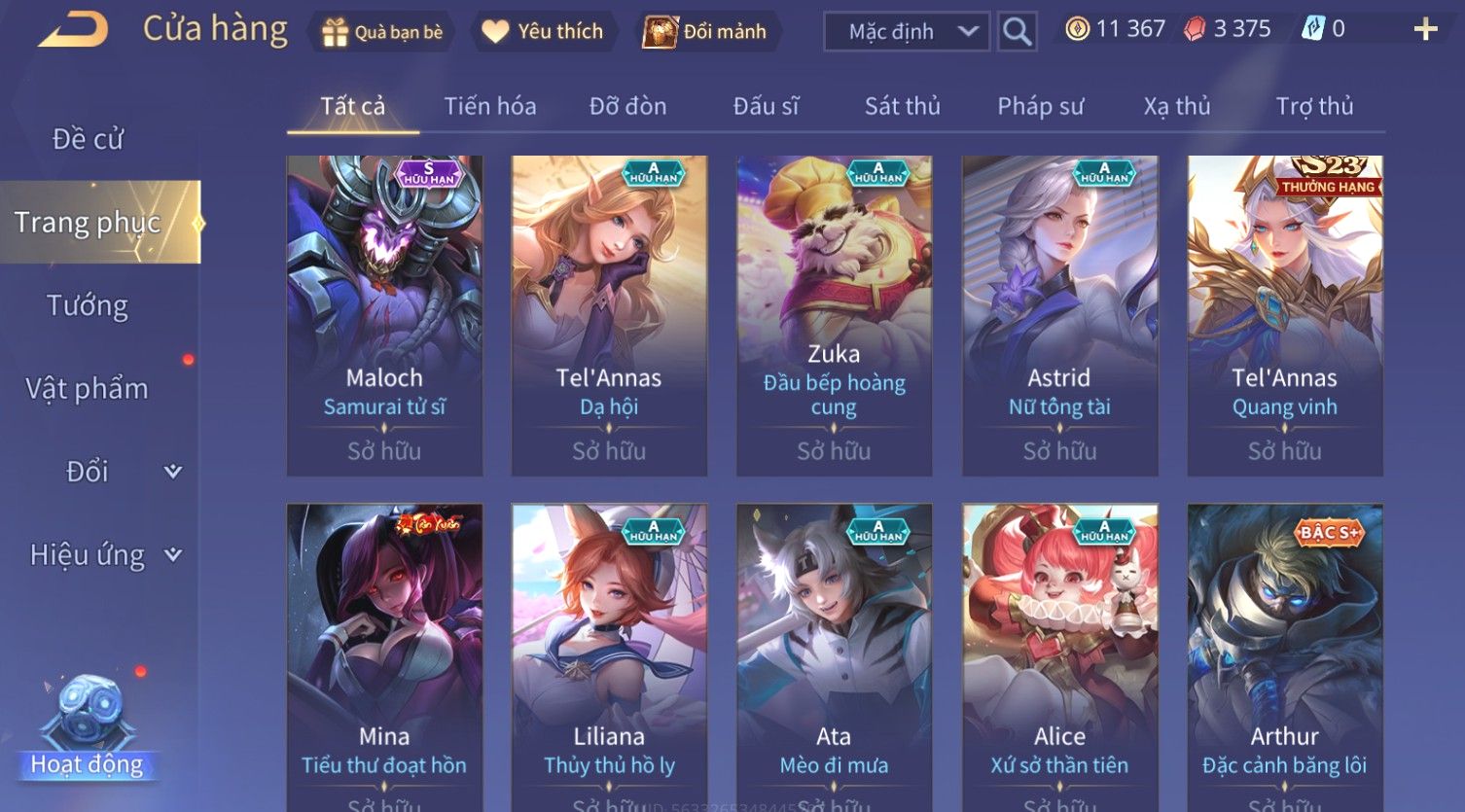Open Đổi mảnh fragment exchange

pos(705,32)
